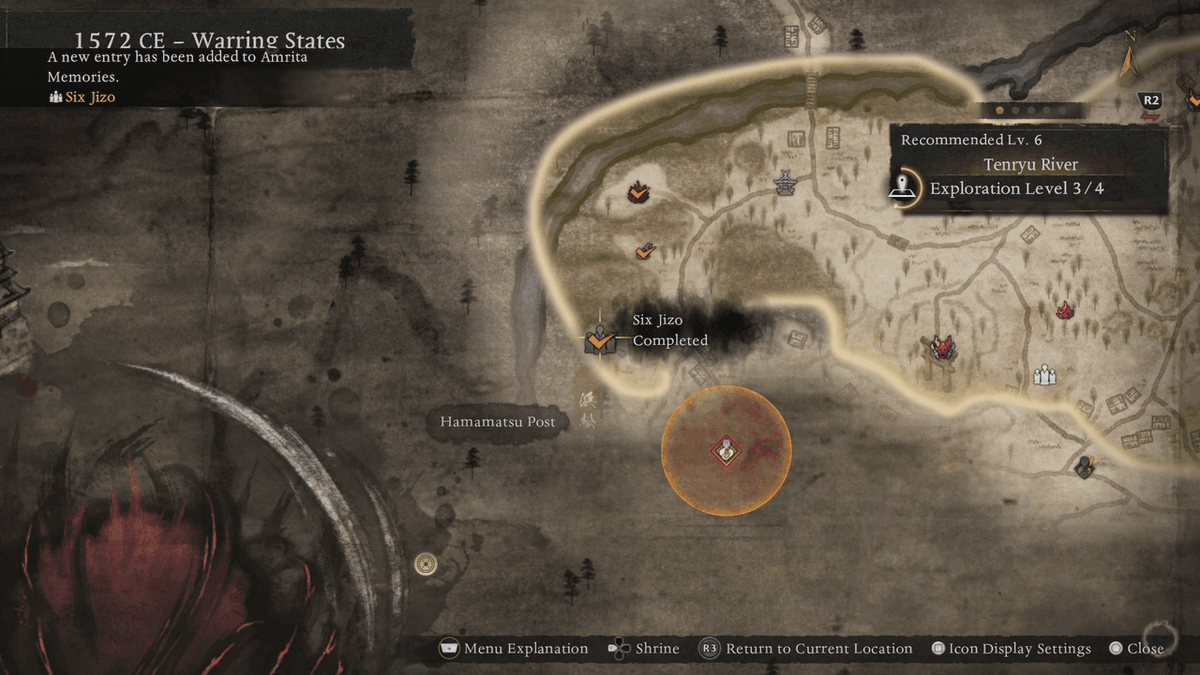Click the dark figure marker with orange torch
This screenshot has height=675, width=1200.
1085,466
